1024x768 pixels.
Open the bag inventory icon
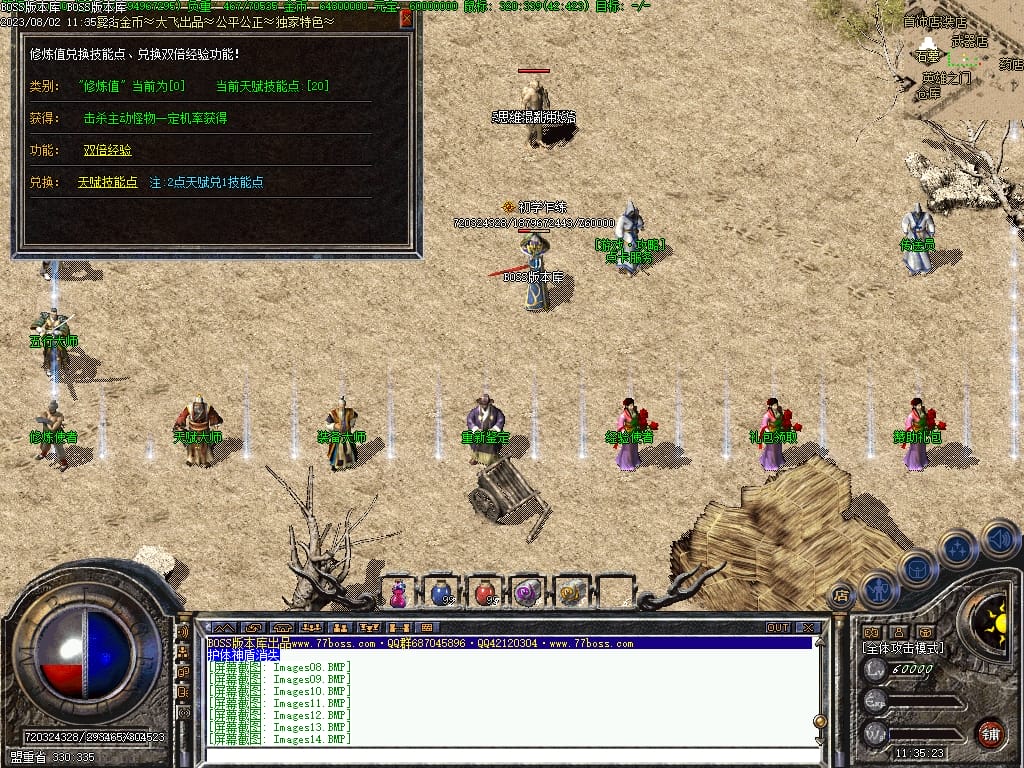(916, 569)
